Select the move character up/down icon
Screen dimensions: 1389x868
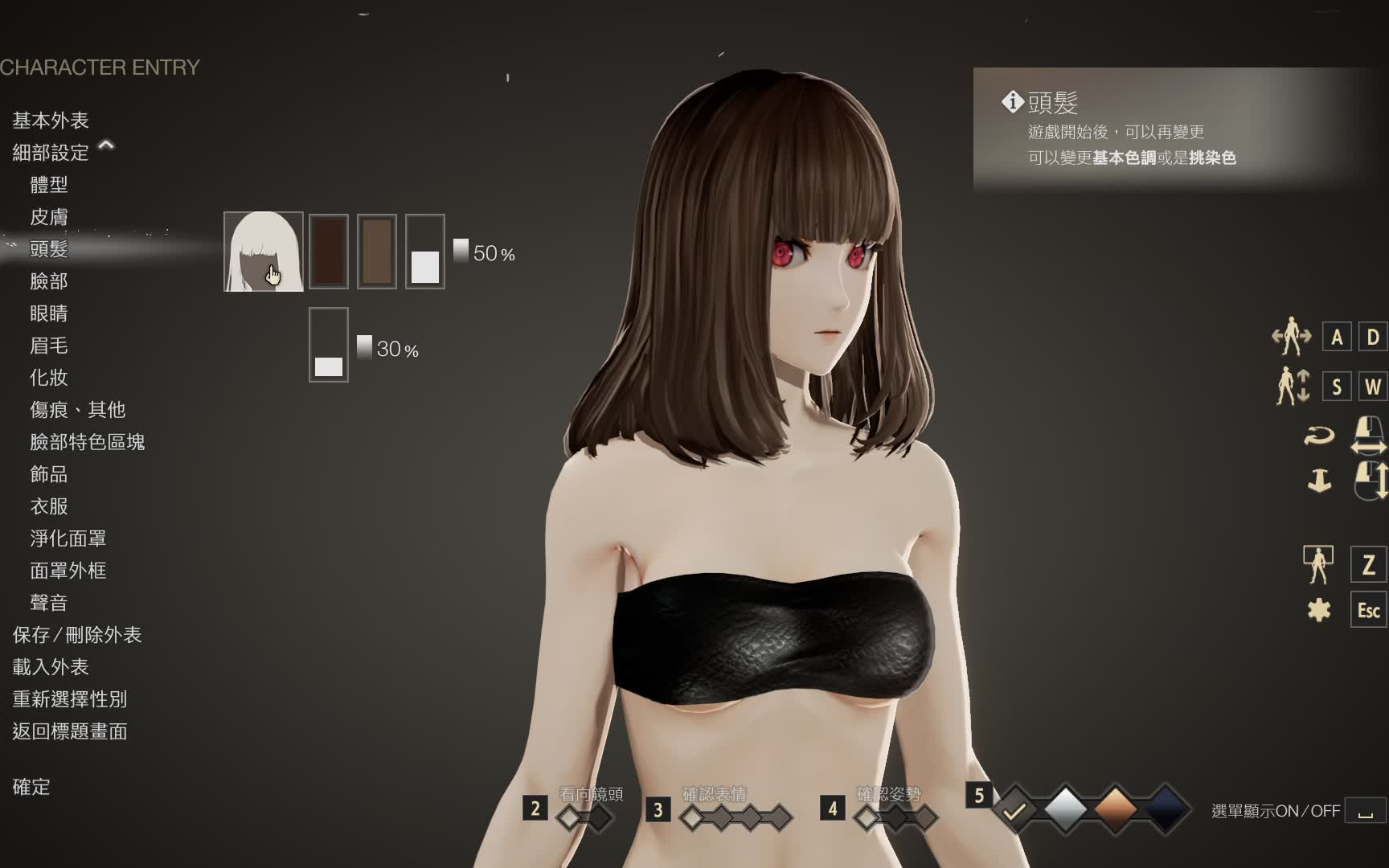point(1293,387)
